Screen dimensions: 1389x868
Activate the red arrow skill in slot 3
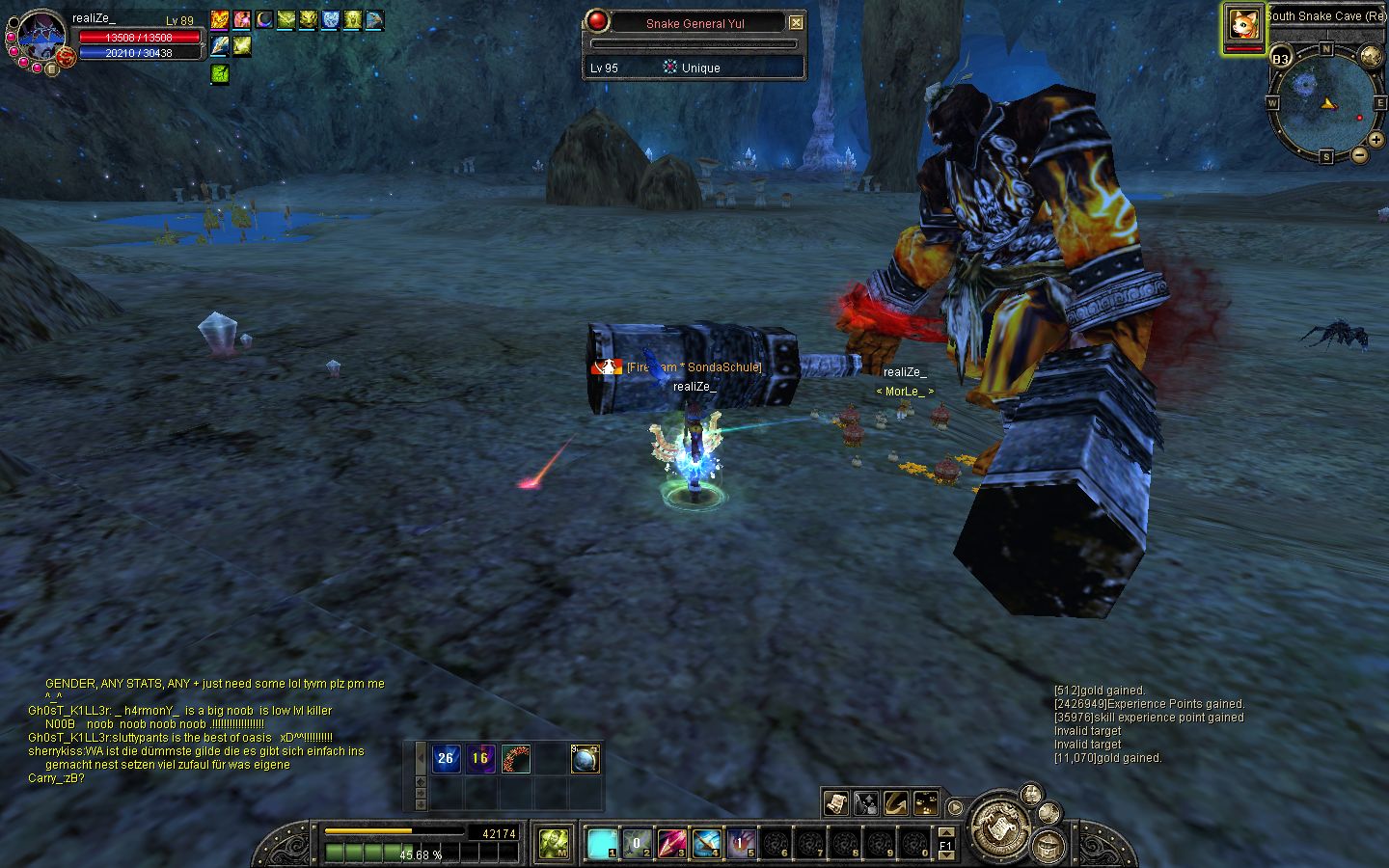coord(671,844)
